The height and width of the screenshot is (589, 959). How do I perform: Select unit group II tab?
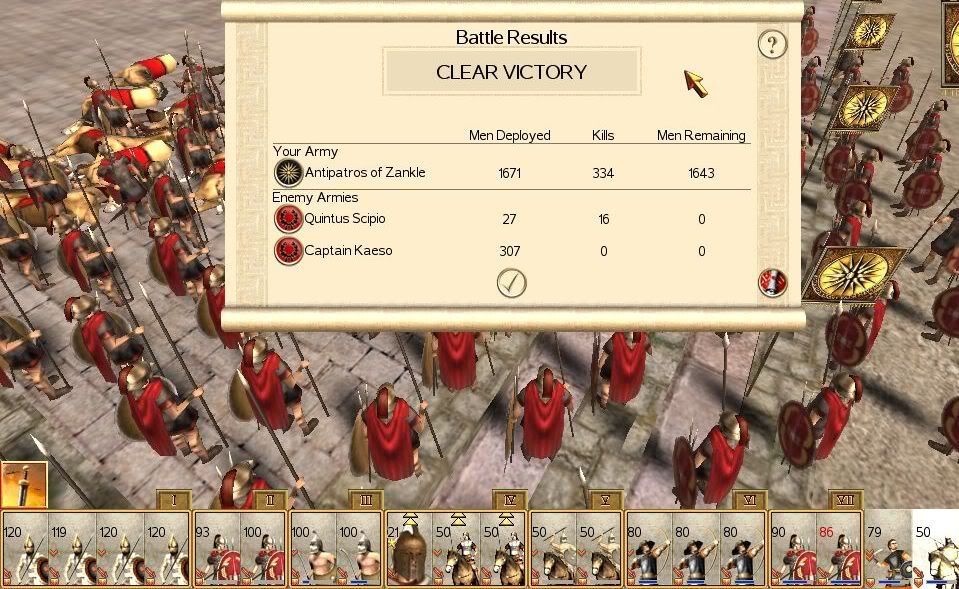(269, 499)
